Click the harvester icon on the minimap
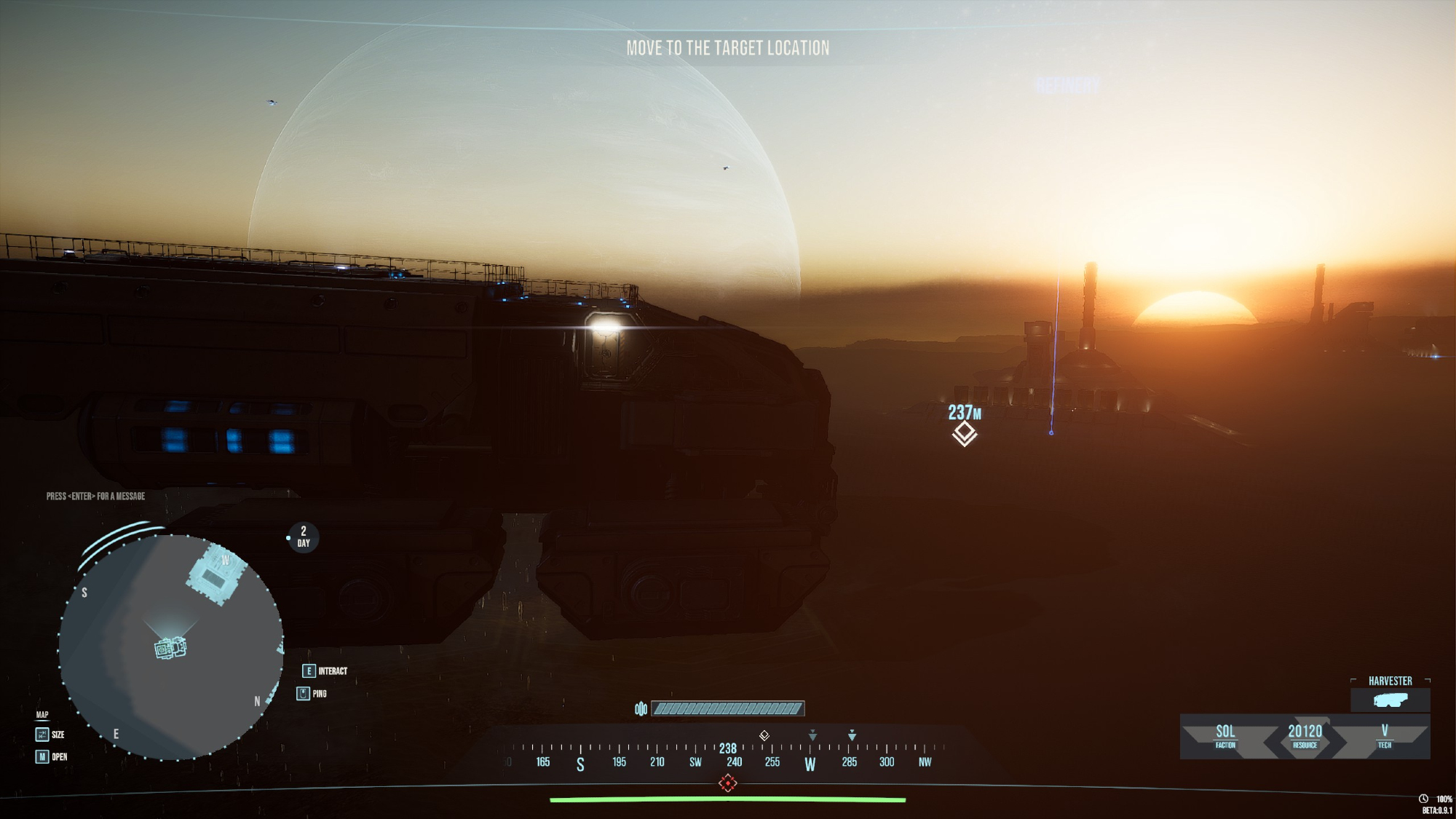This screenshot has height=819, width=1456. coord(170,647)
